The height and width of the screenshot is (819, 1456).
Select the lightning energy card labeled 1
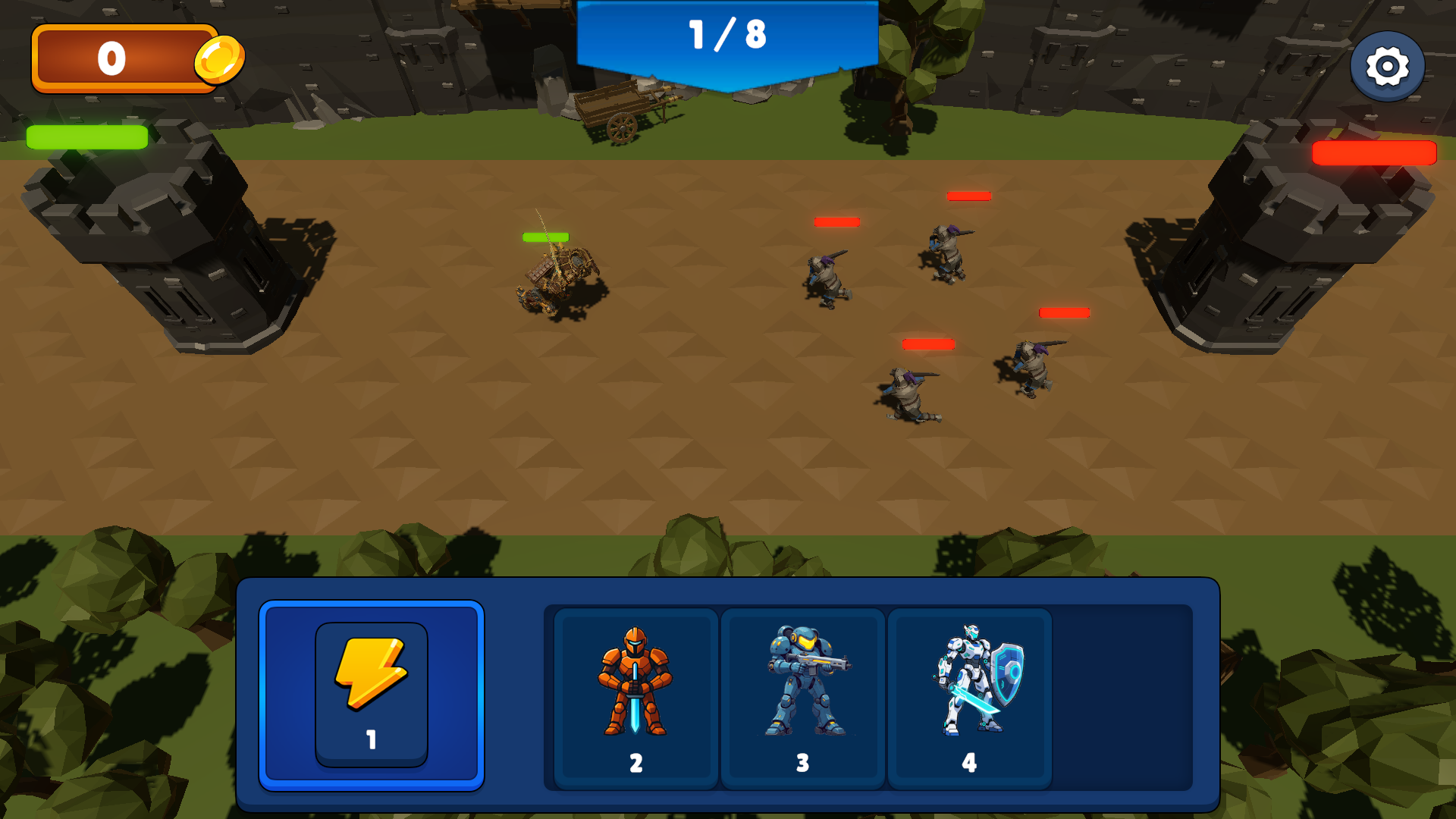(371, 694)
